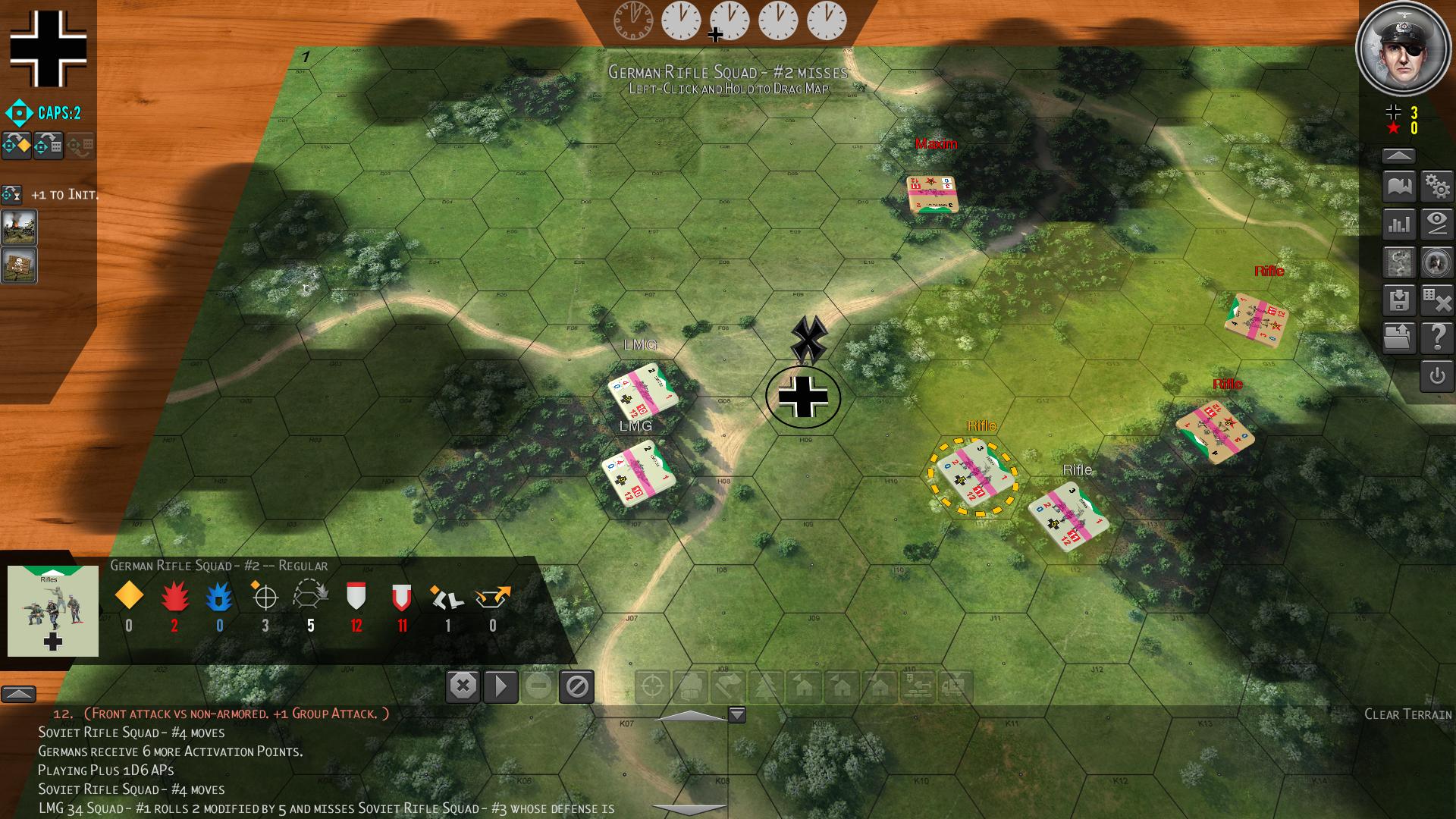Open the gear settings menu
Screen dimensions: 1456x819
coord(1437,187)
